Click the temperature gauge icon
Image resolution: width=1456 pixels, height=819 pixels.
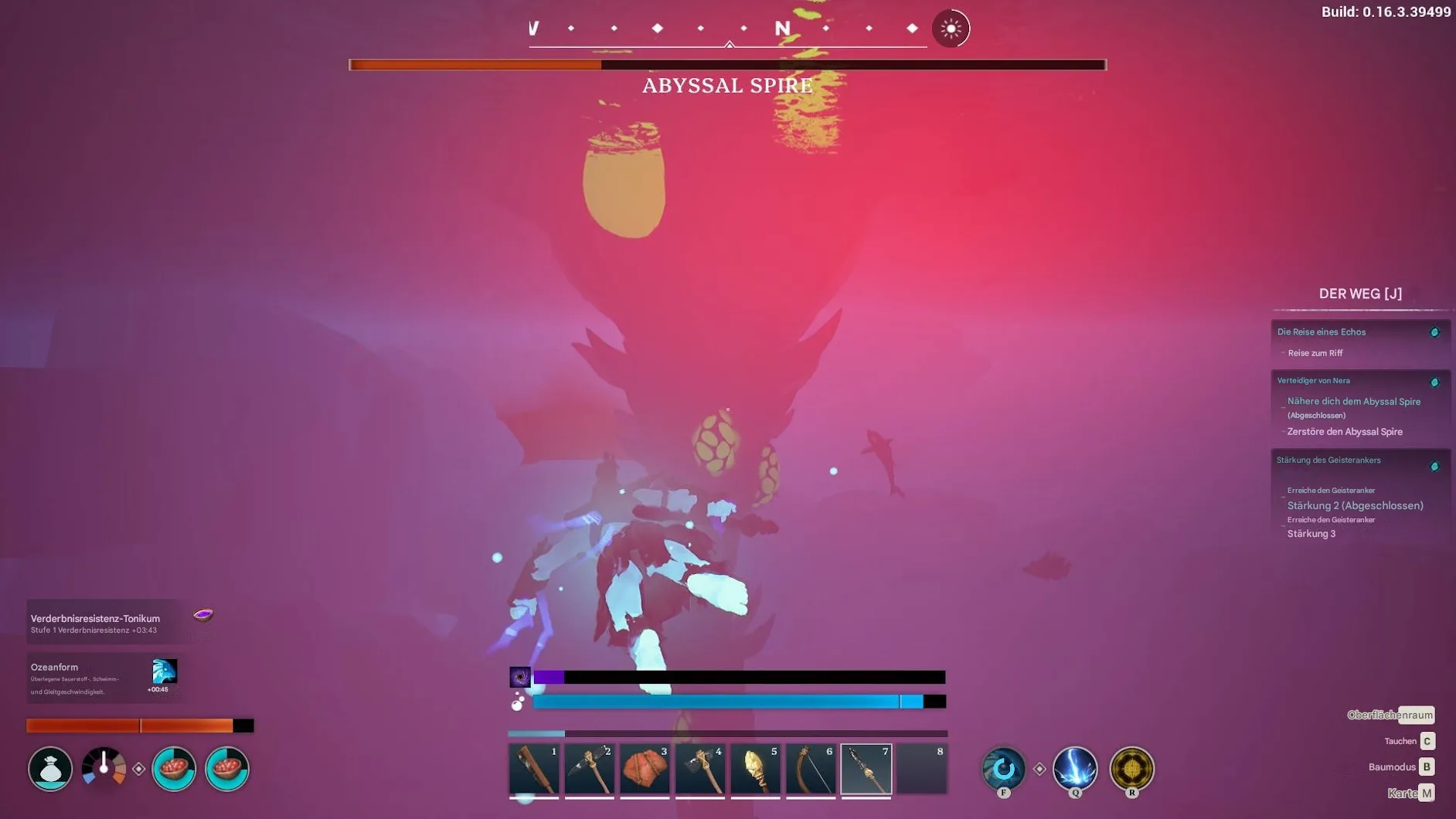click(104, 768)
